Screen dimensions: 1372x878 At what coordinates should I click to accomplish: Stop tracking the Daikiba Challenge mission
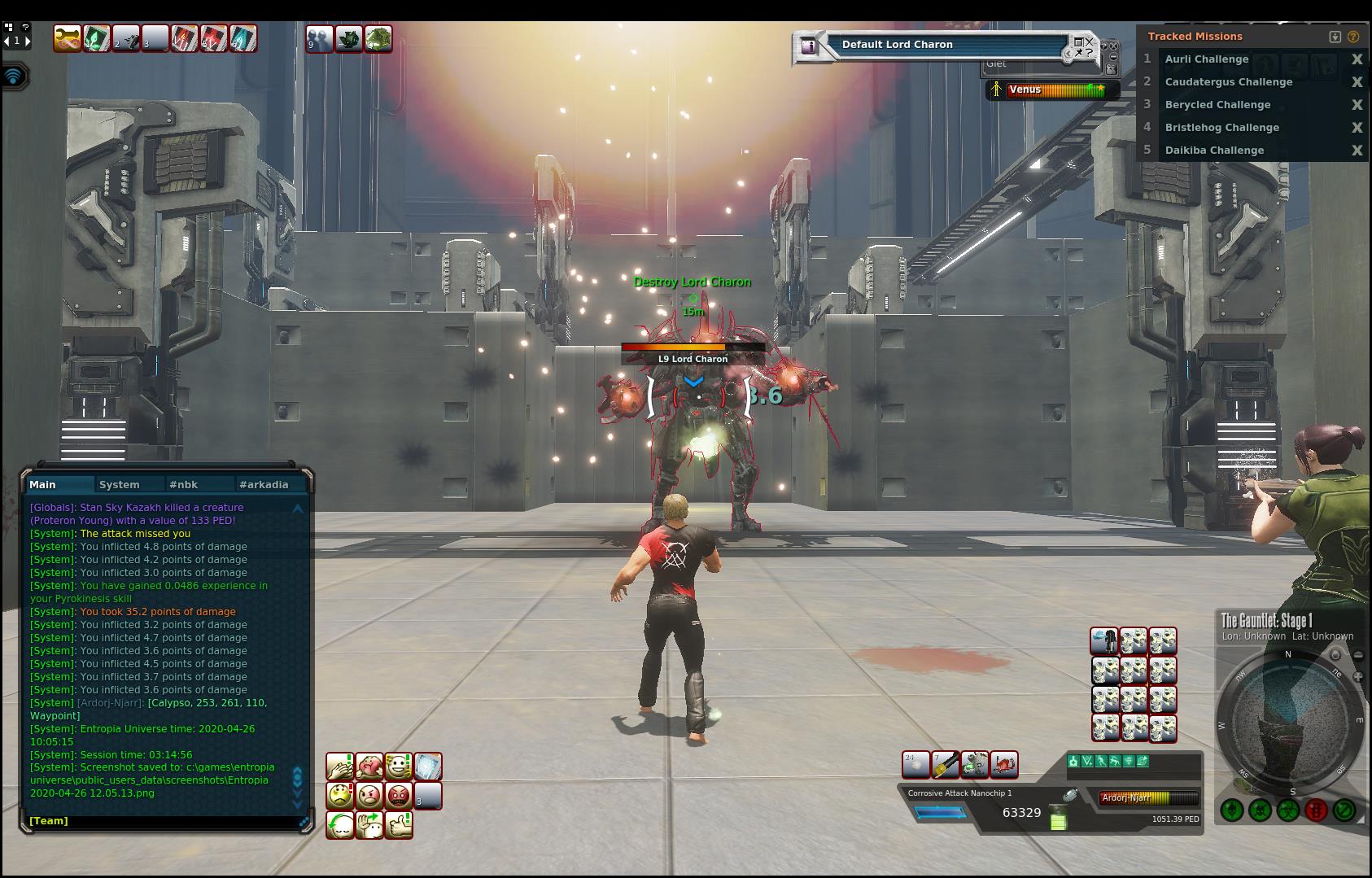pos(1357,151)
